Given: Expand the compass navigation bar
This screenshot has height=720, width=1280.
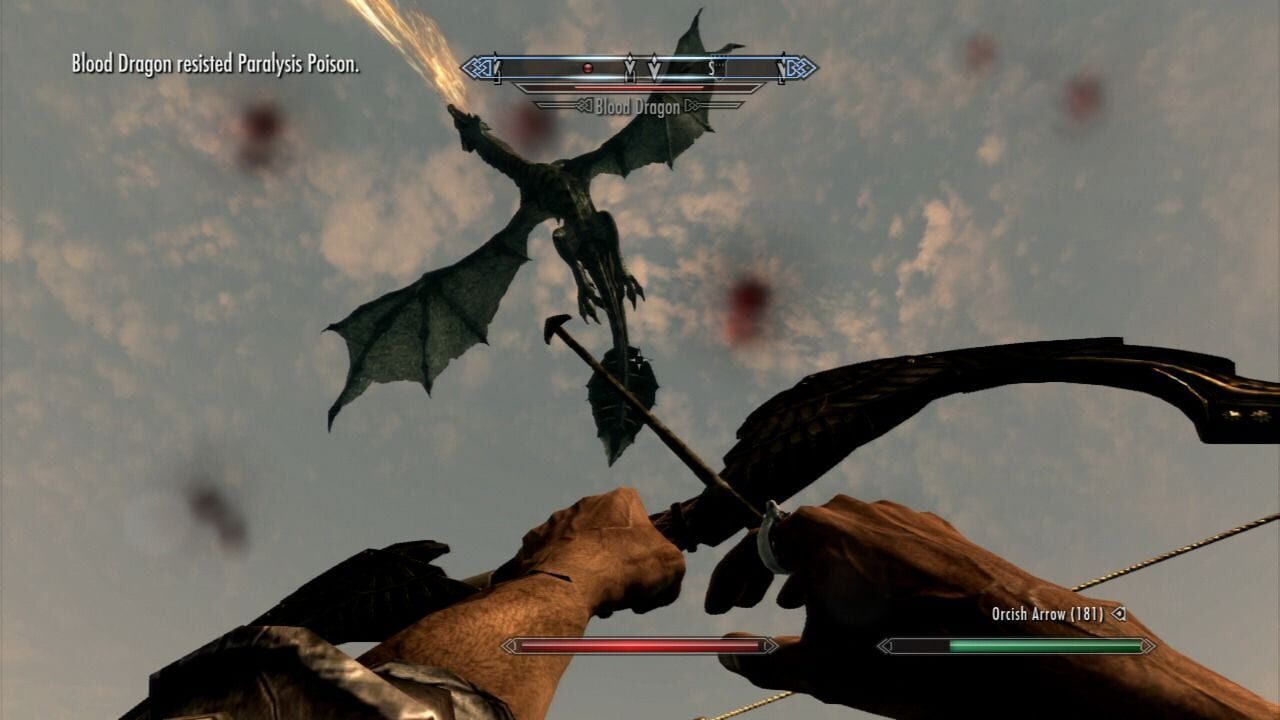Looking at the screenshot, I should coord(640,66).
